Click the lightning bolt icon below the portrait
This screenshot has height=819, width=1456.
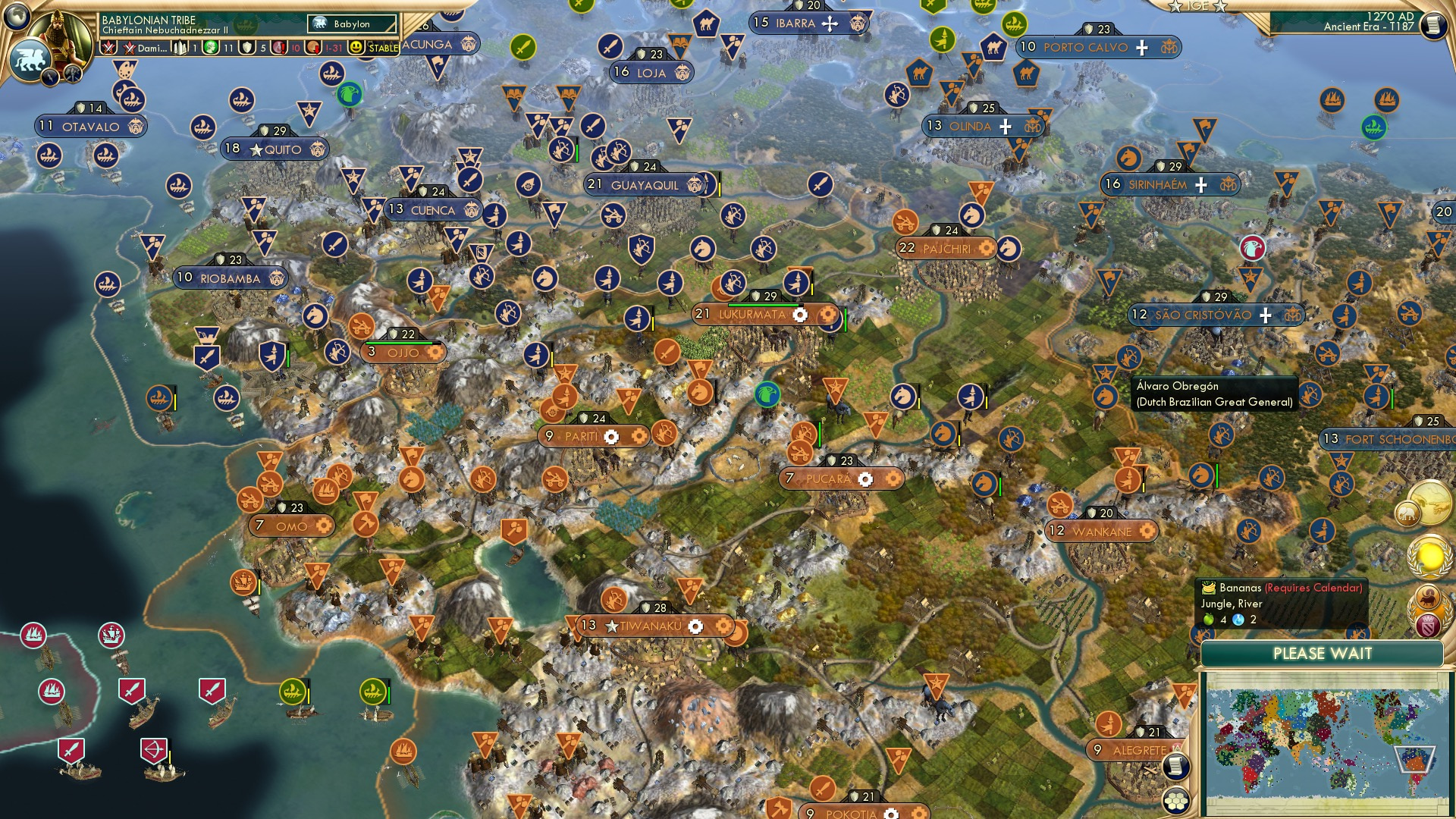pos(50,76)
